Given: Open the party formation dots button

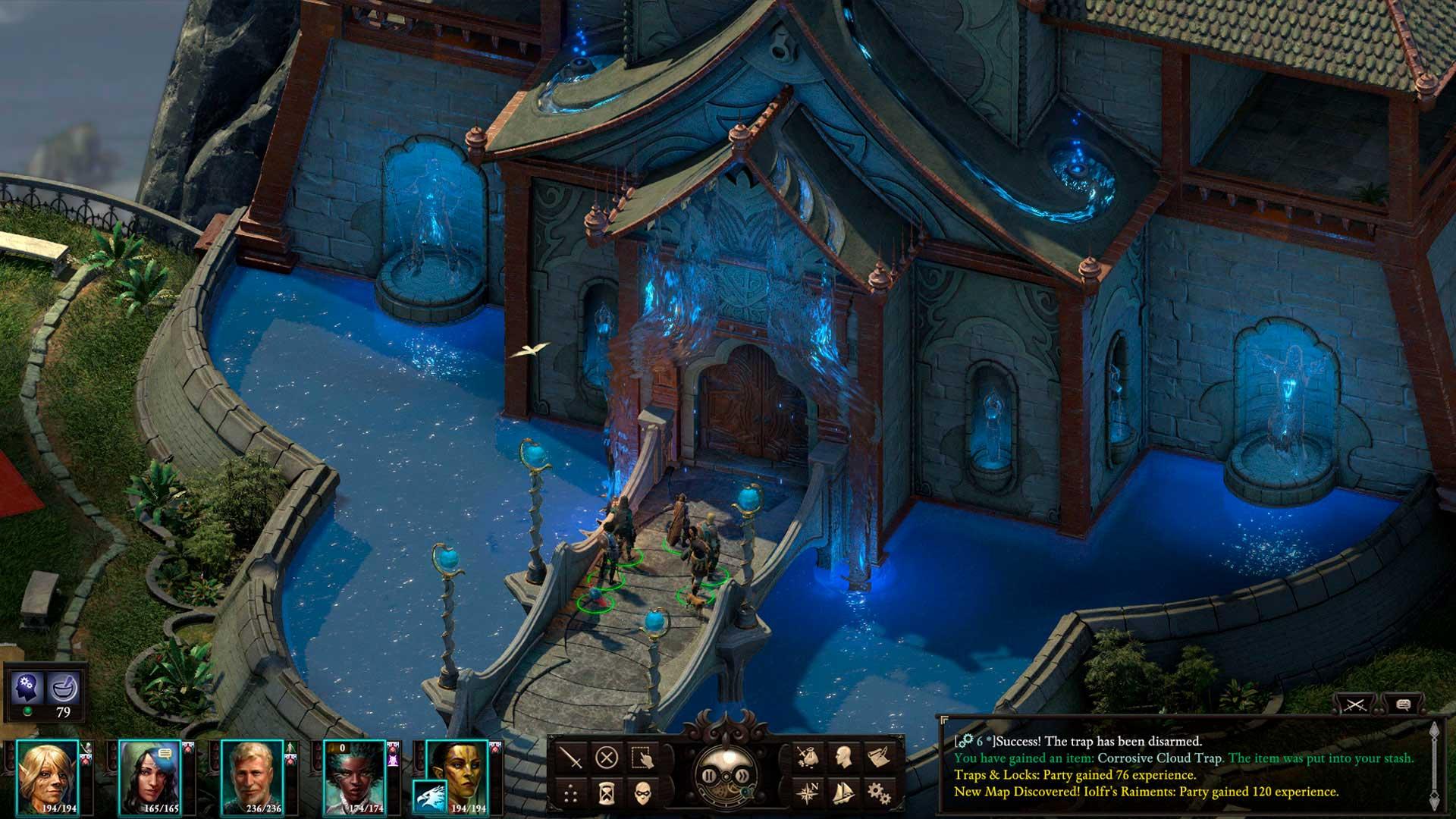Looking at the screenshot, I should click(x=571, y=794).
